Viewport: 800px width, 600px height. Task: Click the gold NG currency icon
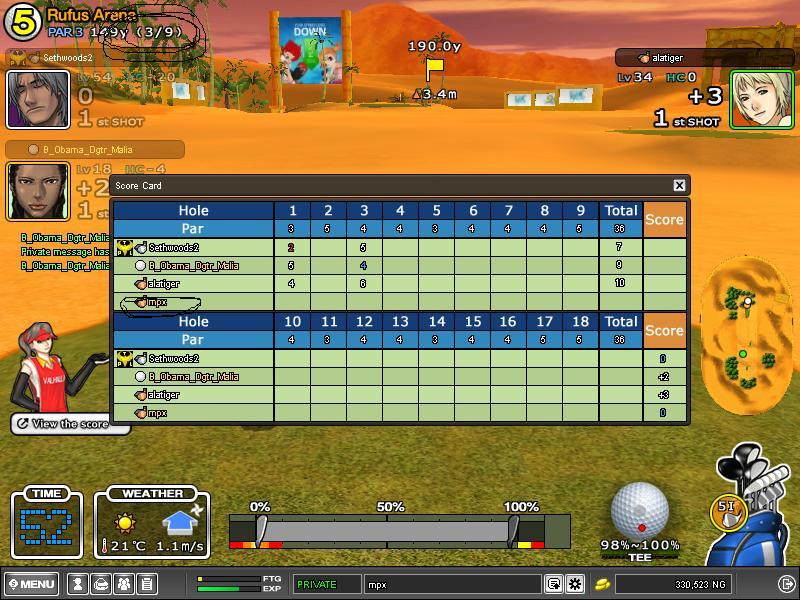(602, 584)
